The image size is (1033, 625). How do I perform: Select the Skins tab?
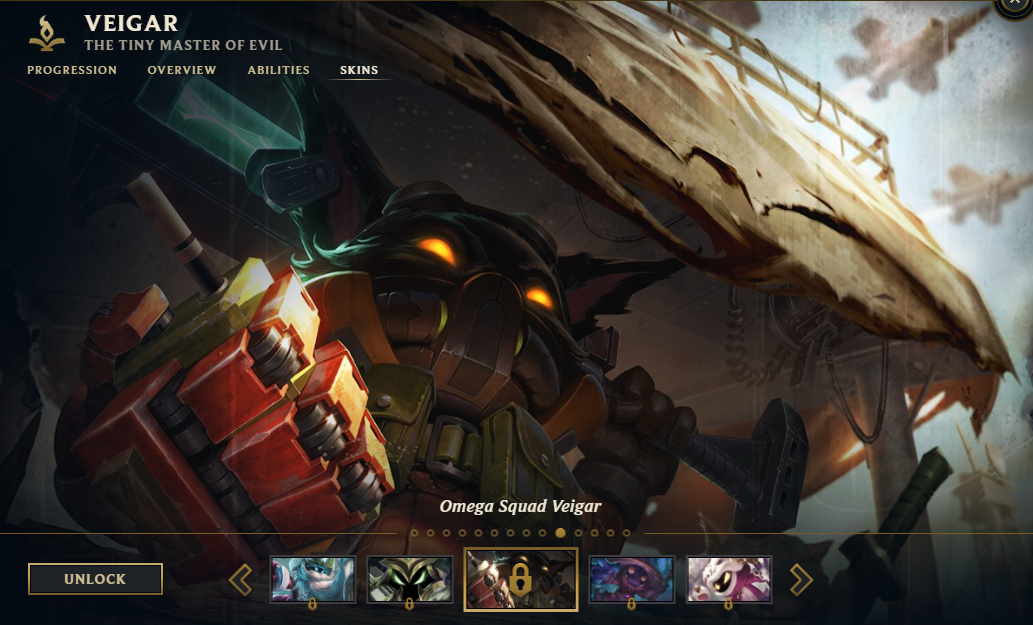click(x=359, y=70)
